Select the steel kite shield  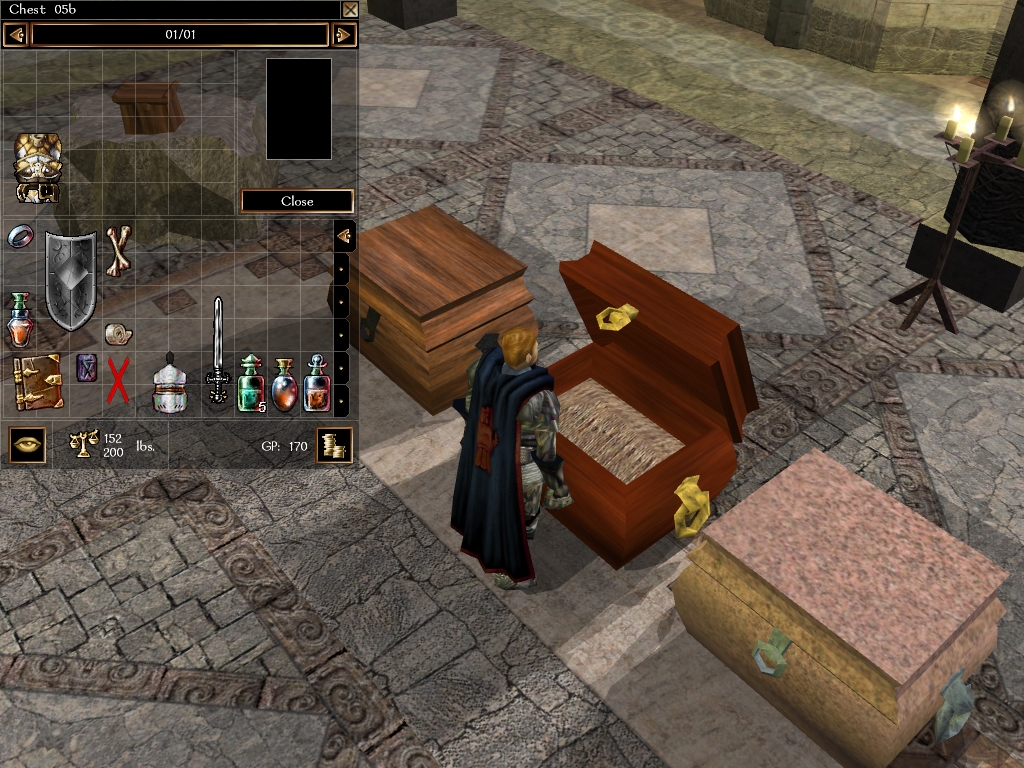[71, 280]
